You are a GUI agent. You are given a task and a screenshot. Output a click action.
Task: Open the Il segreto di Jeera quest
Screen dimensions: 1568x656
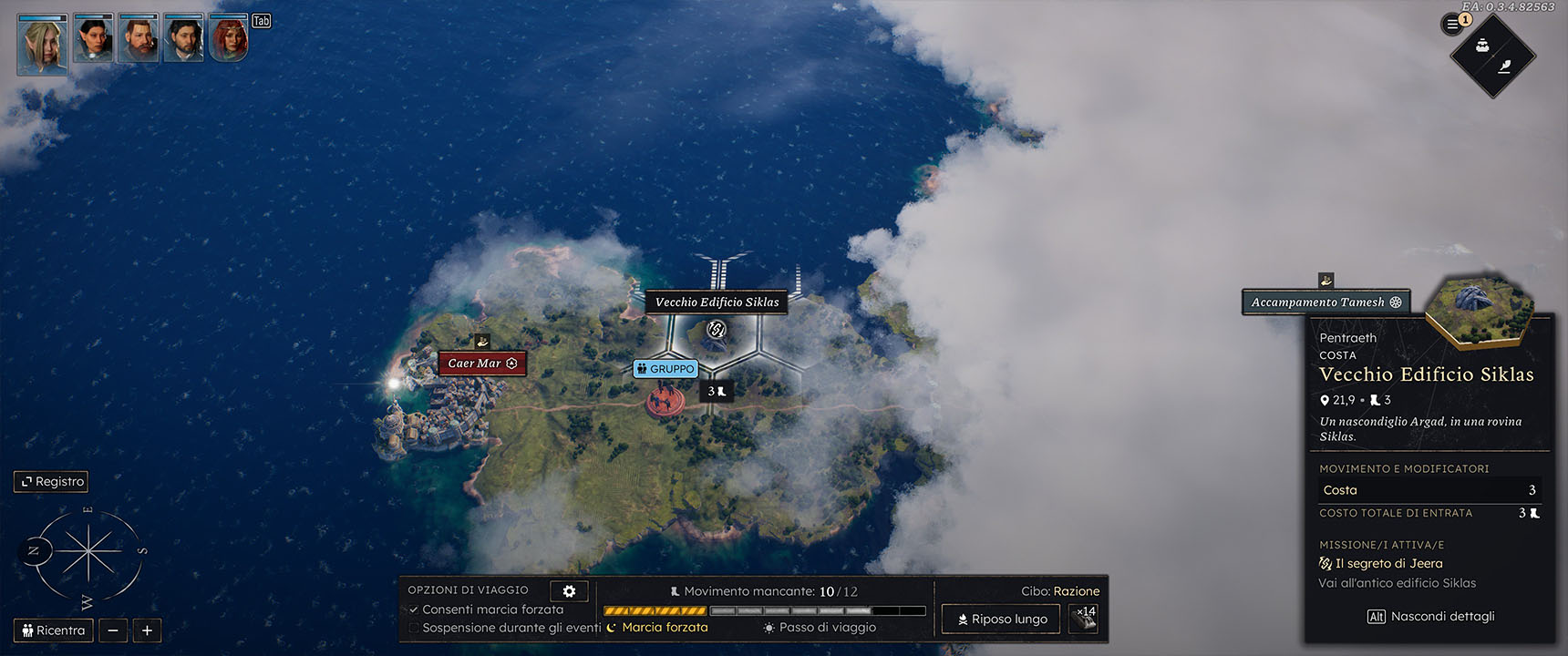click(x=1388, y=564)
